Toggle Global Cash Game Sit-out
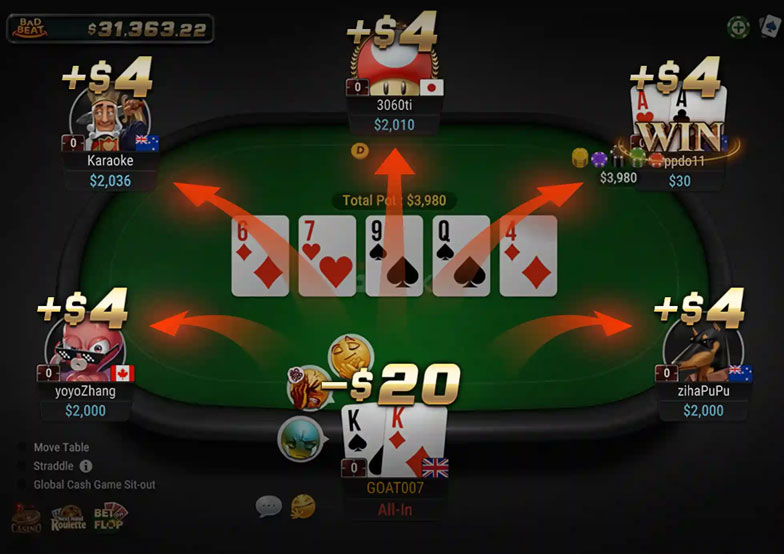The image size is (784, 554). pyautogui.click(x=22, y=485)
